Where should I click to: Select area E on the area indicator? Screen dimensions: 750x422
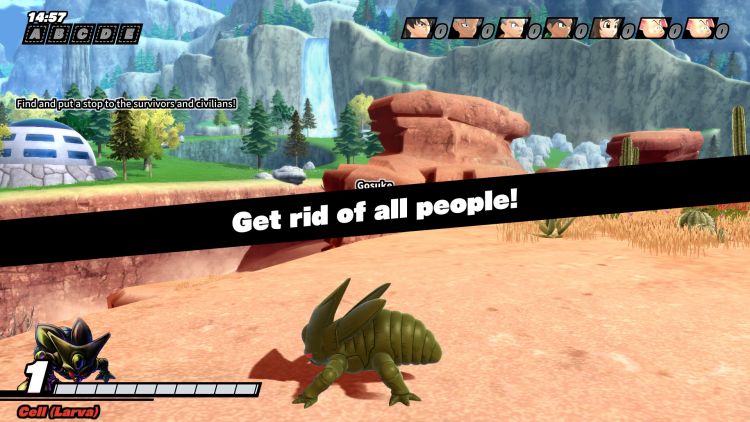(x=127, y=35)
